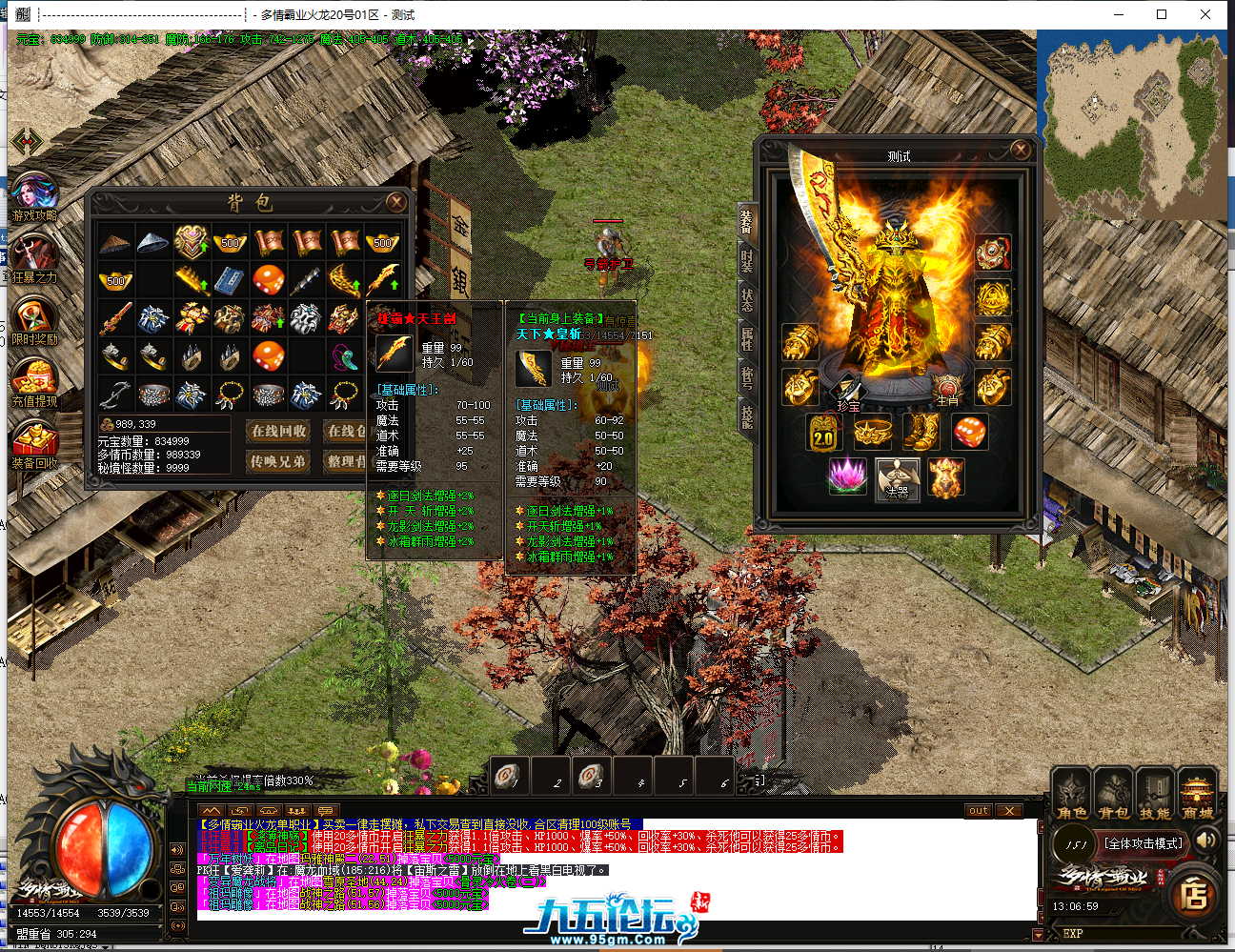Click the 在线回收 recycle button
Image resolution: width=1235 pixels, height=952 pixels.
278,431
